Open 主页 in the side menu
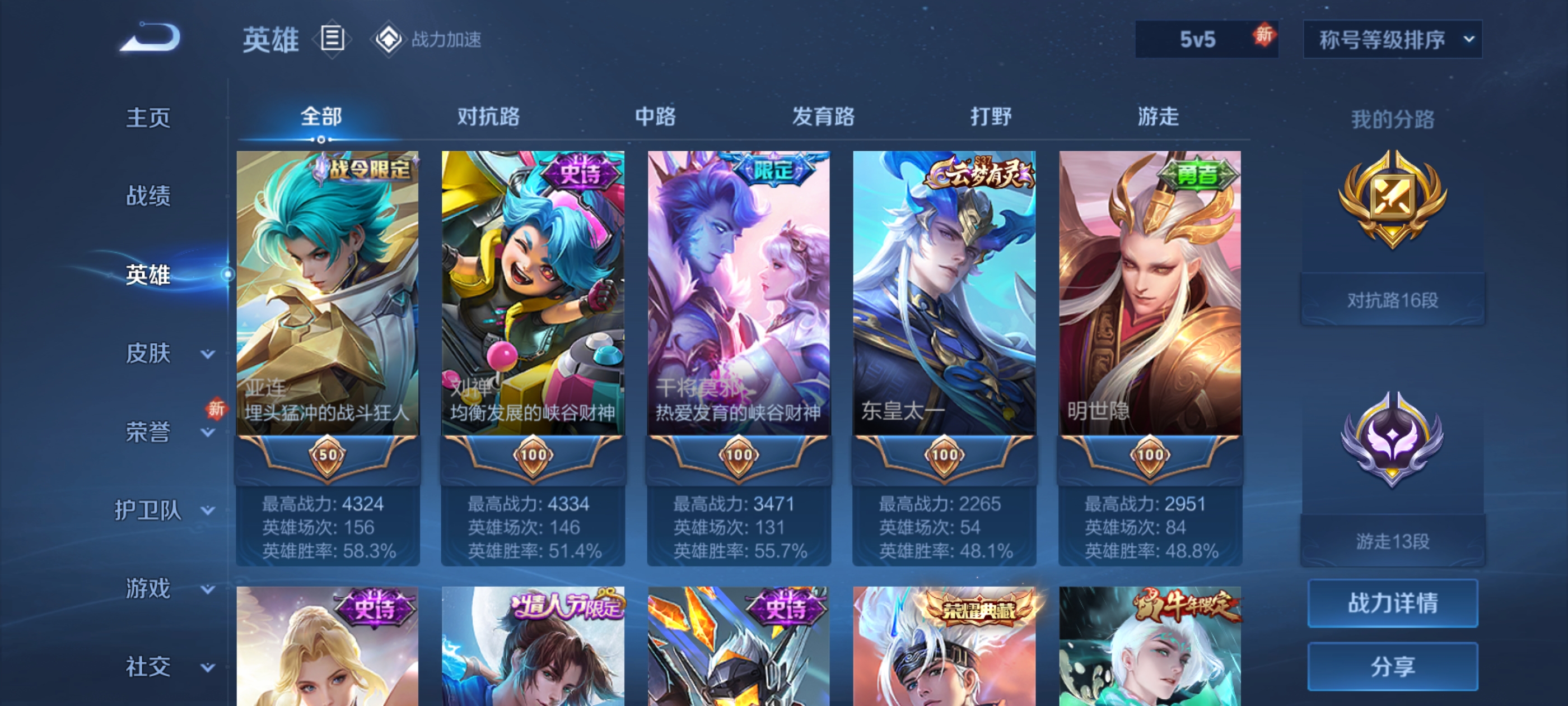The height and width of the screenshot is (706, 1568). 148,118
